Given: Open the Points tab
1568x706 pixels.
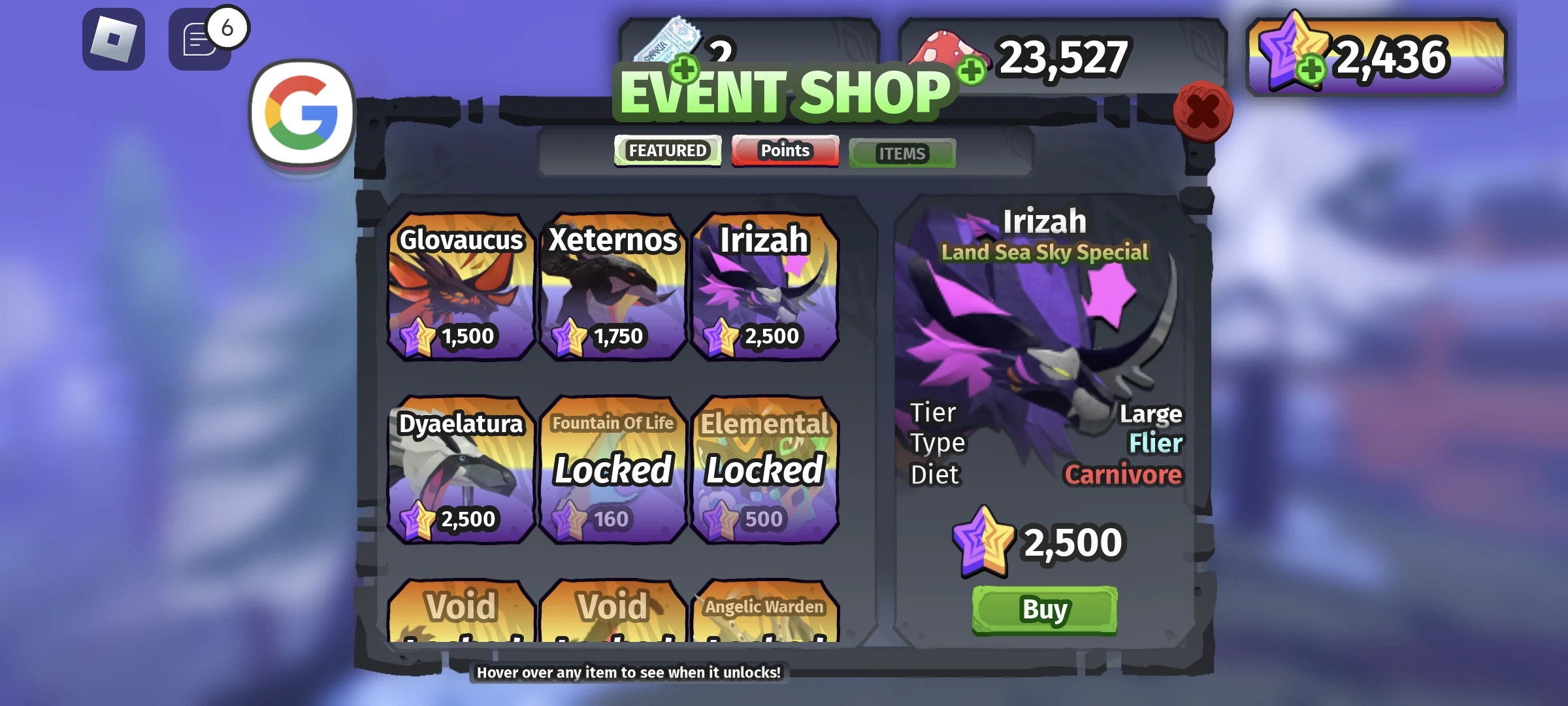Looking at the screenshot, I should [785, 150].
